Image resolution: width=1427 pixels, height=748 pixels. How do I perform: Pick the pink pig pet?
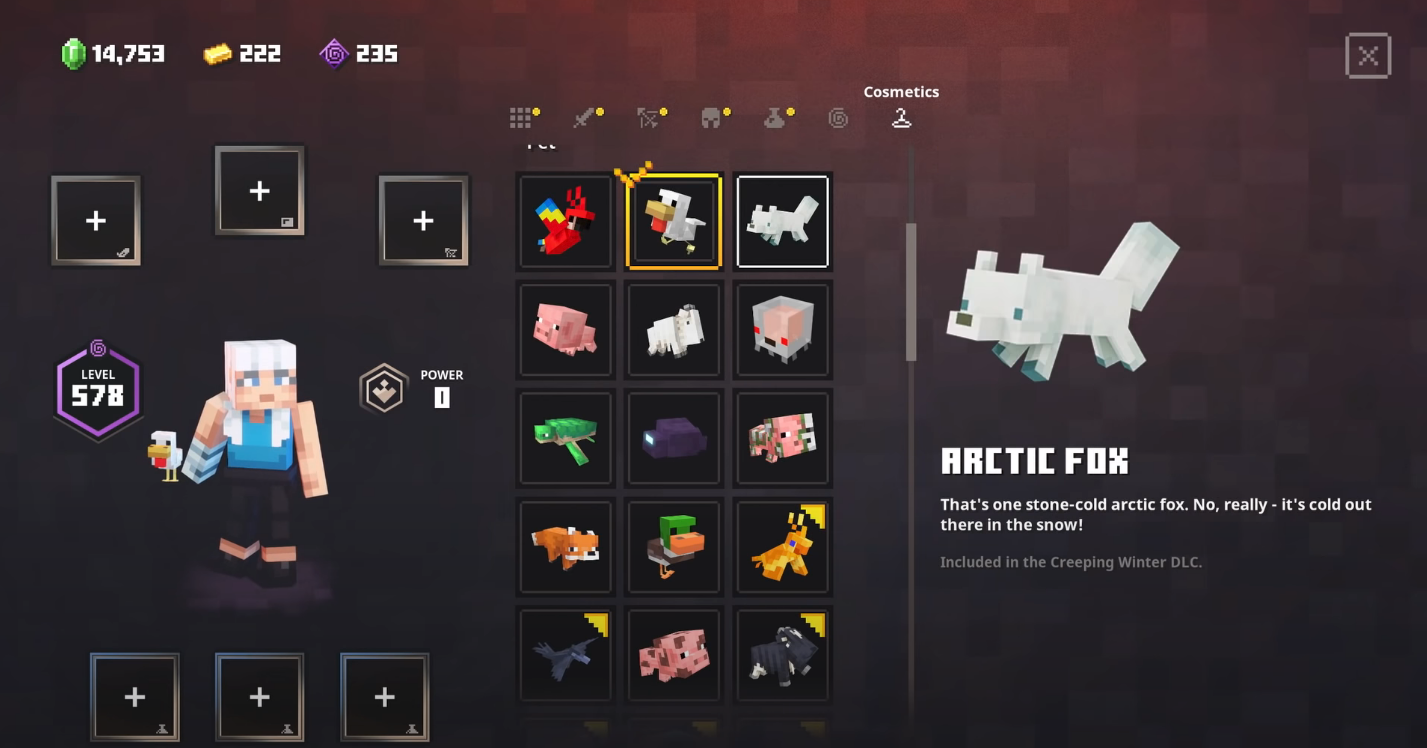tap(565, 330)
